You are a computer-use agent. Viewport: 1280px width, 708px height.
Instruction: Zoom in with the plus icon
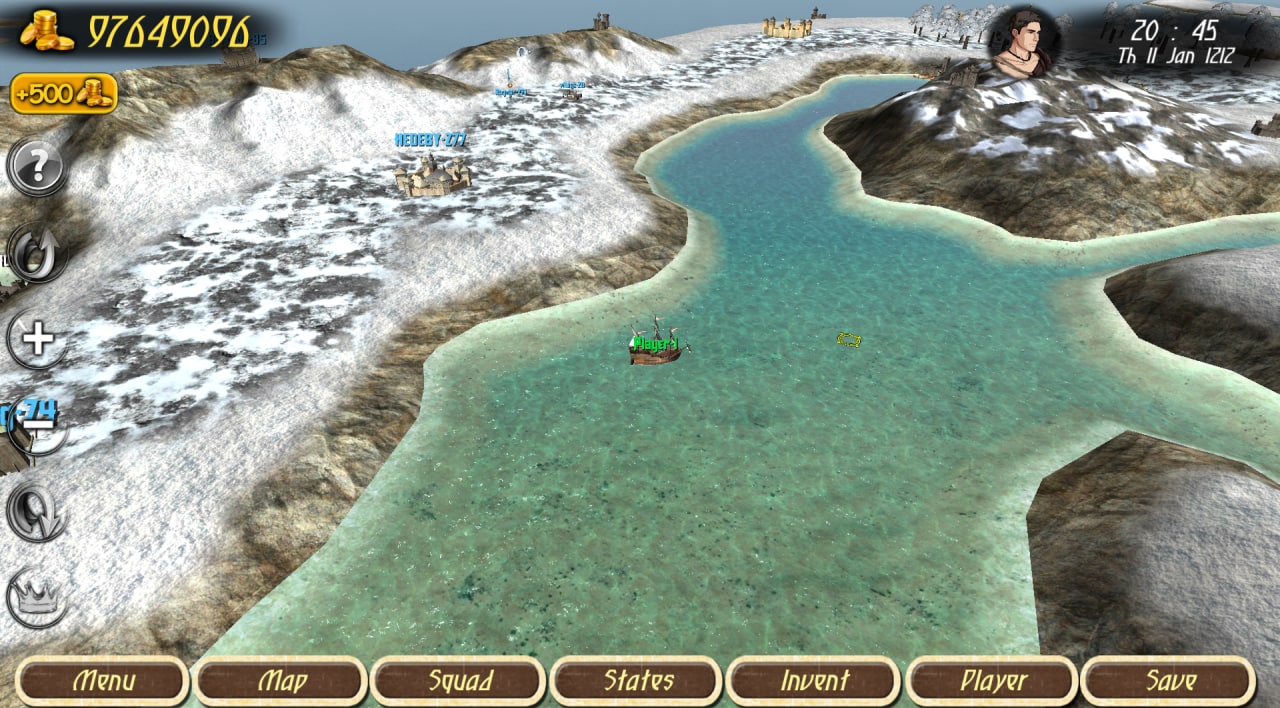pyautogui.click(x=38, y=340)
